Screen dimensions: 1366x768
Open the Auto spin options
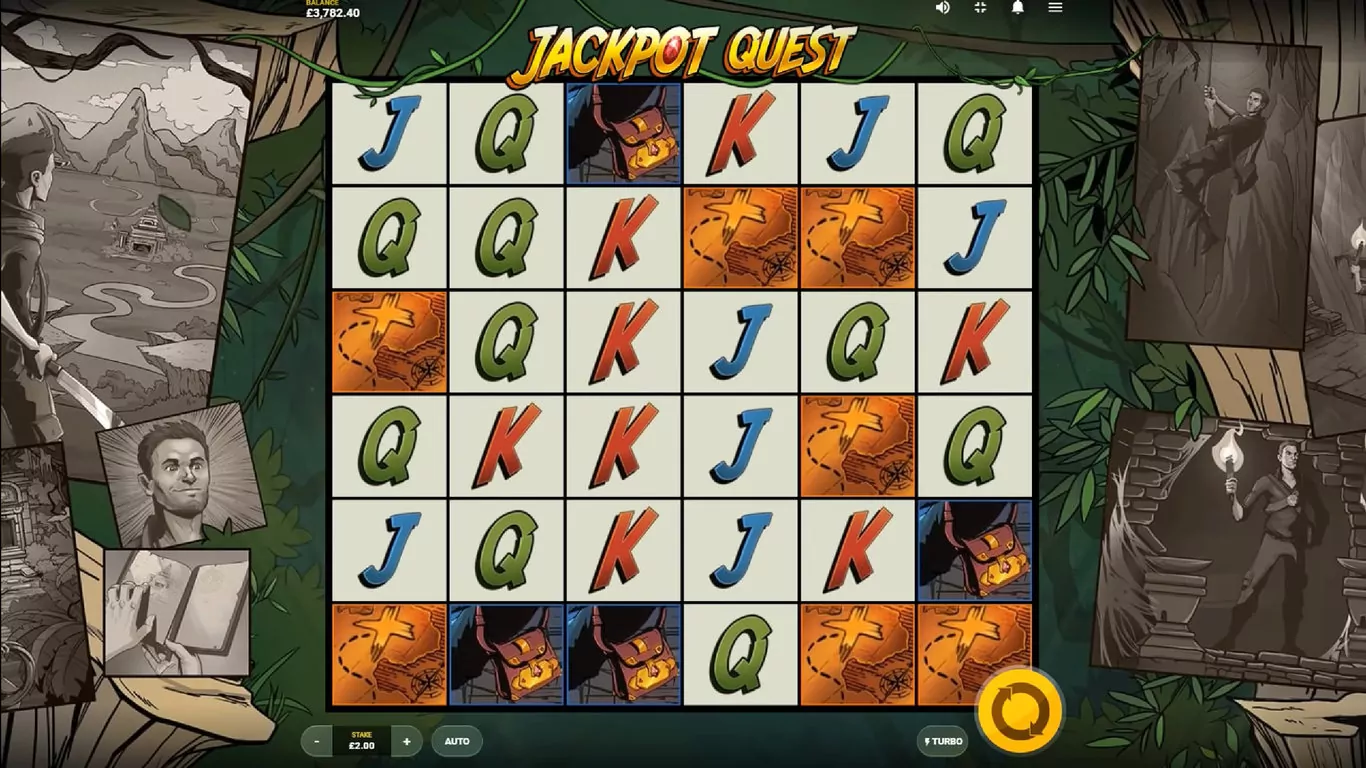(457, 741)
